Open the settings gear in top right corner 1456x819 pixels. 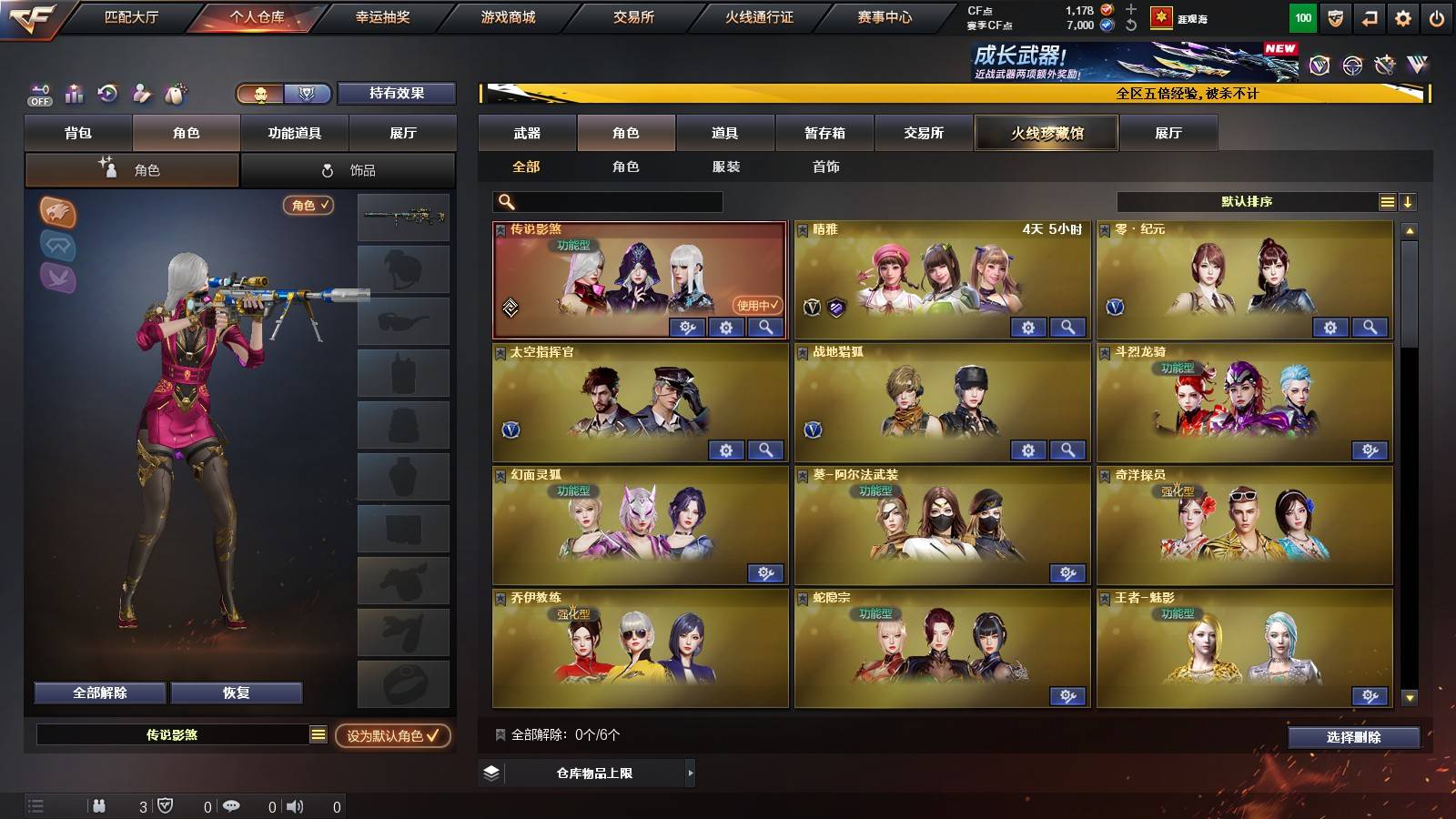tap(1404, 16)
